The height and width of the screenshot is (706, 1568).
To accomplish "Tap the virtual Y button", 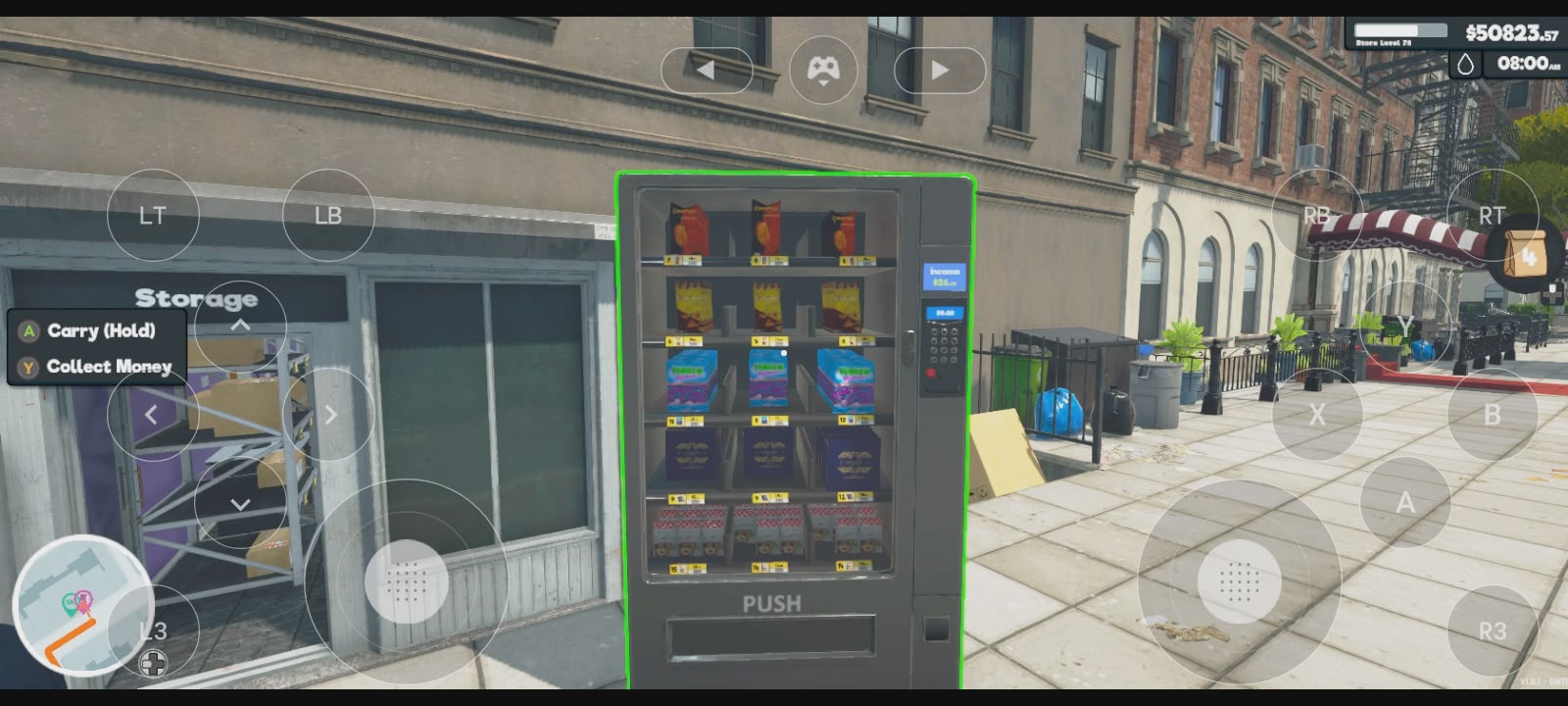I will [1405, 327].
